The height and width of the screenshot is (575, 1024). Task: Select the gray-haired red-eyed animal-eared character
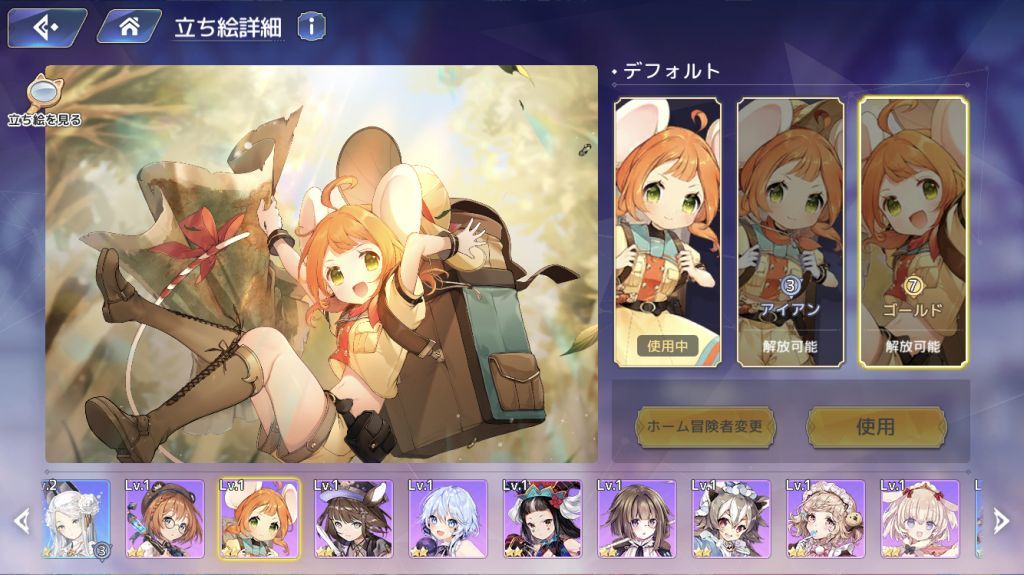(x=731, y=519)
